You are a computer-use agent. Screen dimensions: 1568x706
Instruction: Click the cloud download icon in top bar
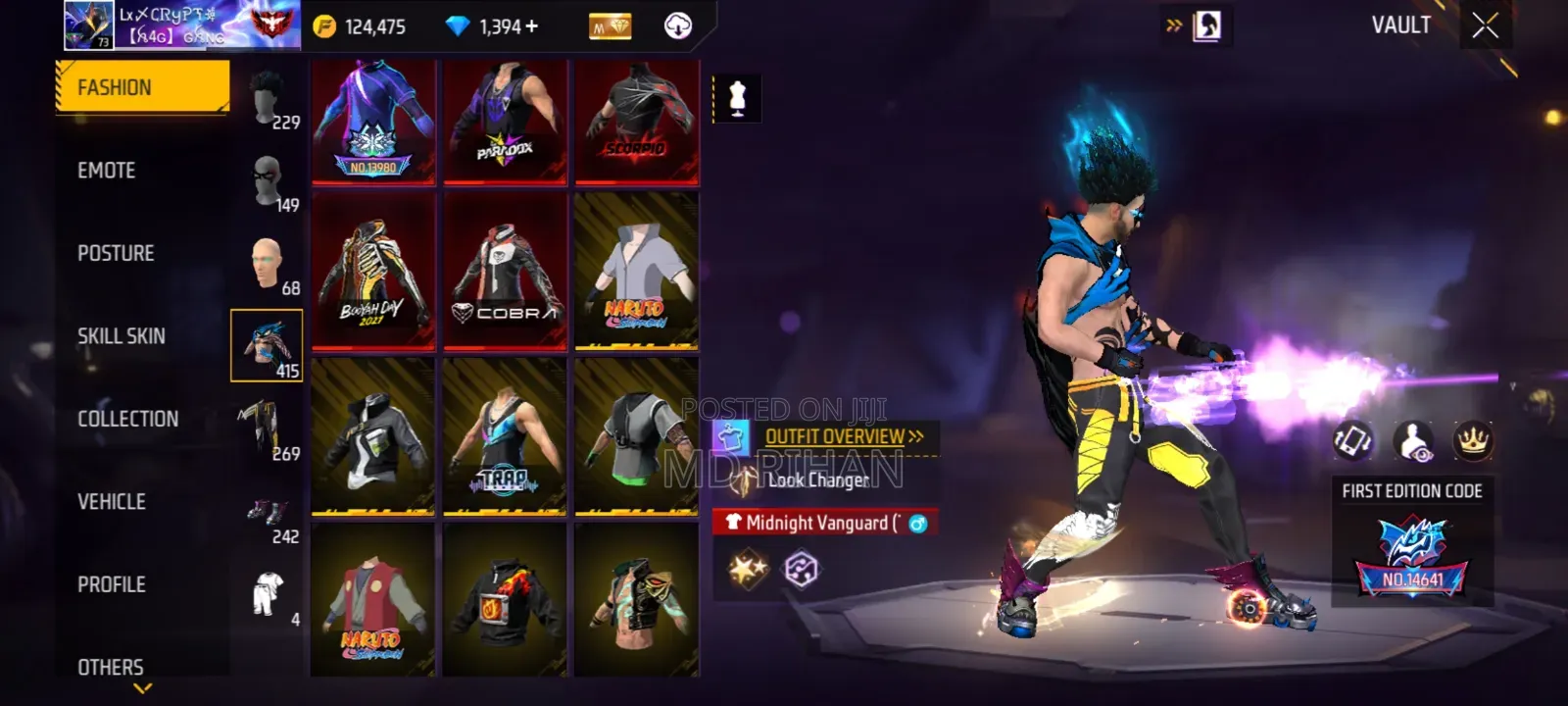click(677, 26)
